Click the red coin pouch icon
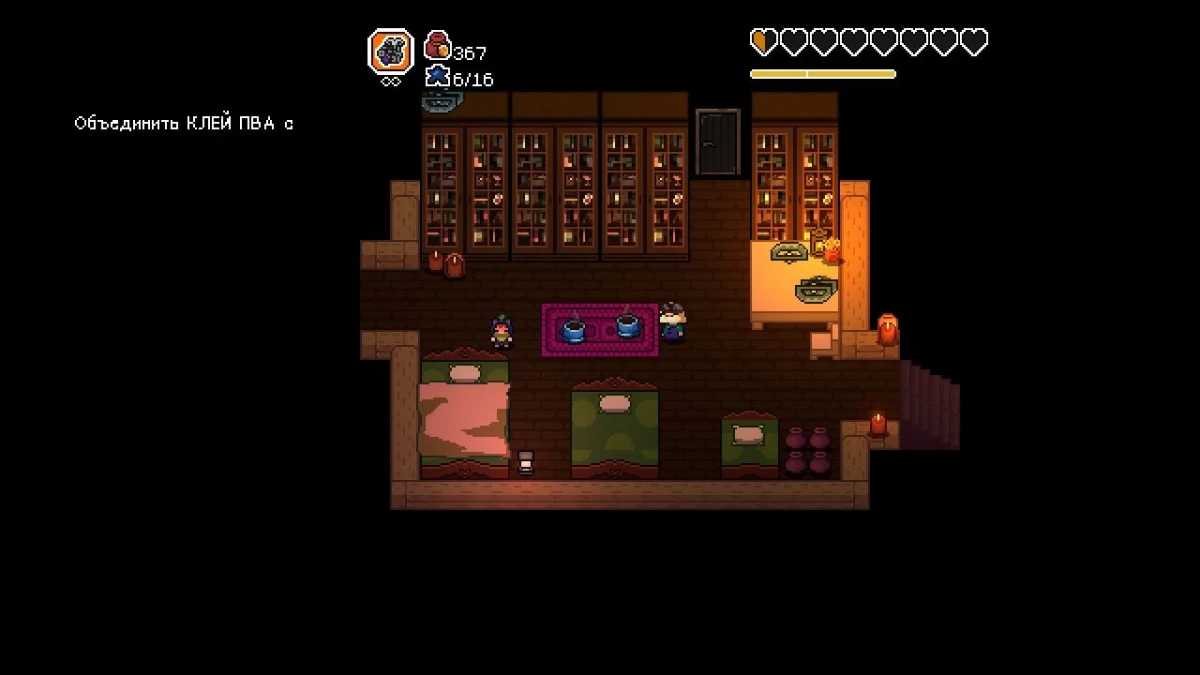 coord(437,46)
